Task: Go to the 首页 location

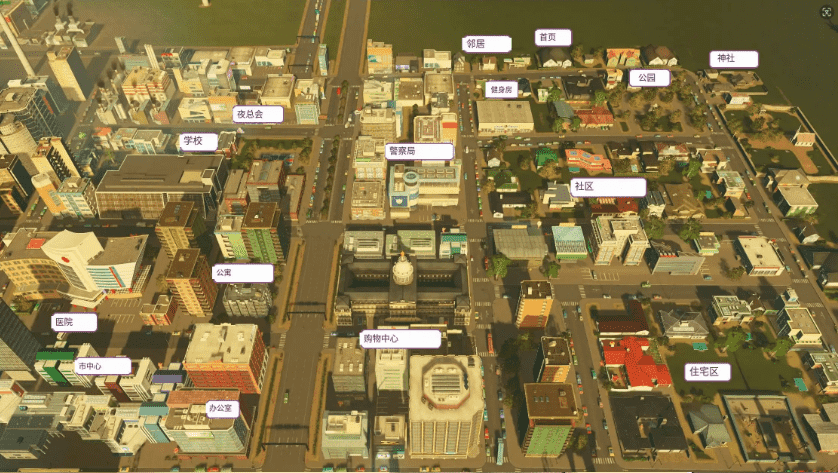Action: click(552, 38)
